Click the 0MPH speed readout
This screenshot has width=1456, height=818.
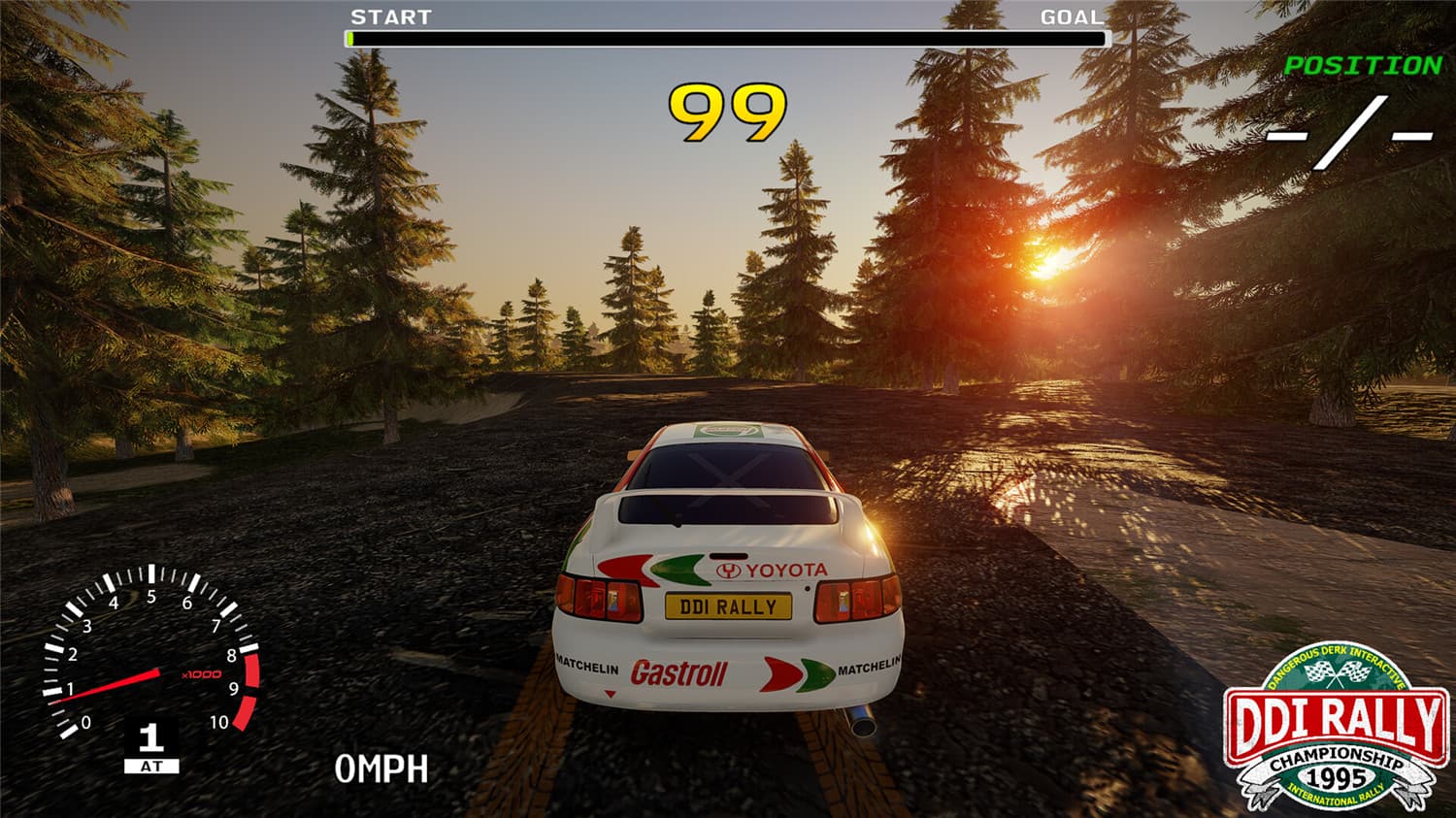click(381, 769)
